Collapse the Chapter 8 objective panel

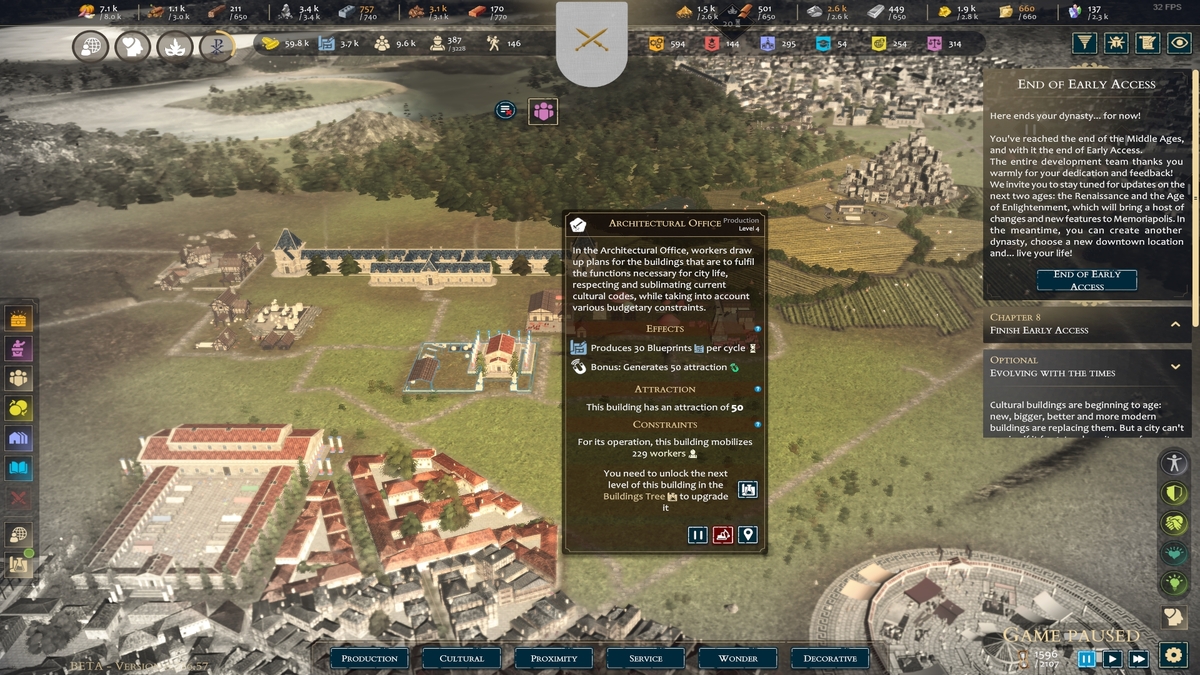point(1176,324)
